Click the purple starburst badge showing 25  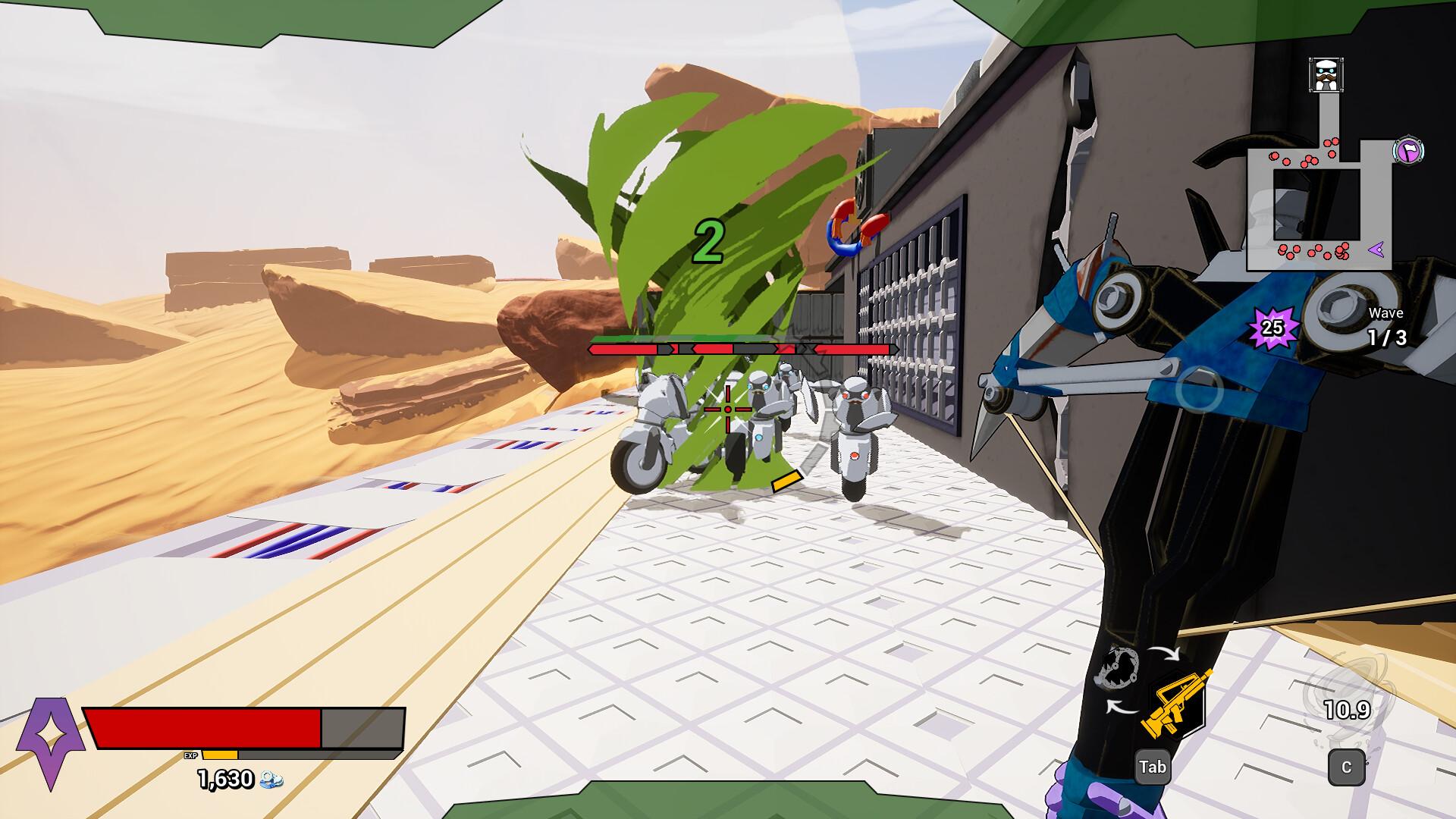click(x=1272, y=328)
